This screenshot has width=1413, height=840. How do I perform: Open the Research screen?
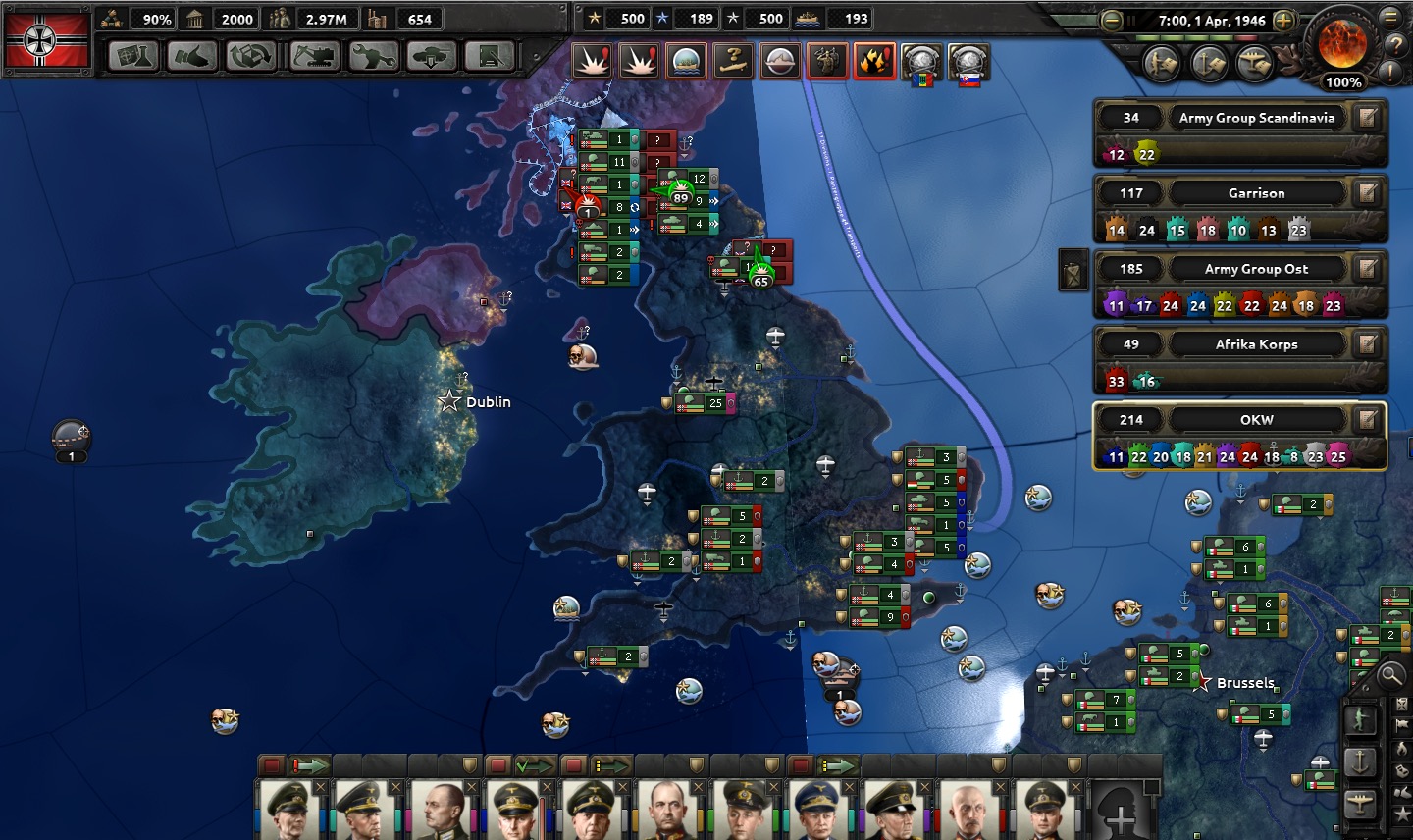(134, 57)
